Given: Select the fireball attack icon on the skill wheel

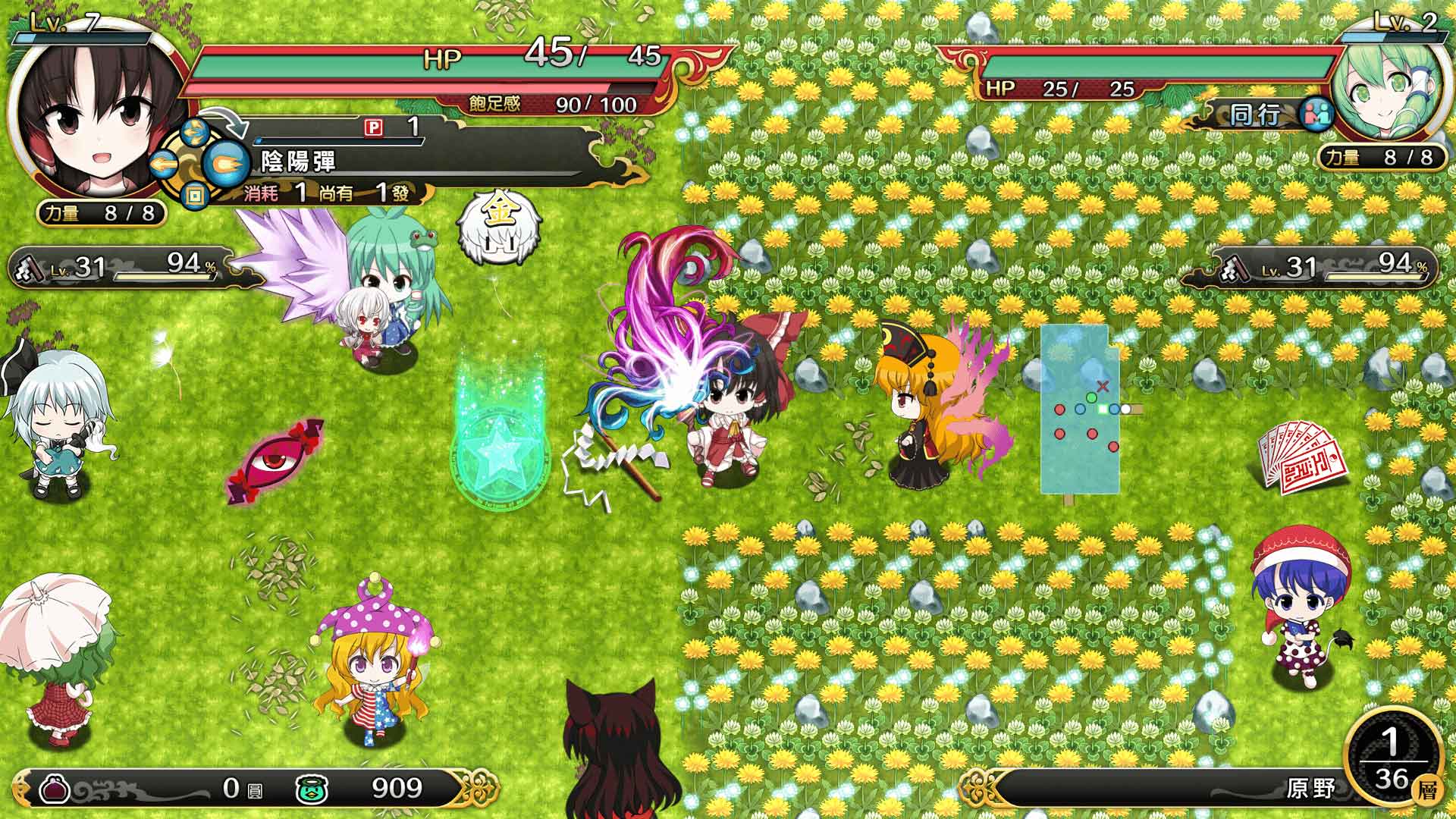Looking at the screenshot, I should pos(227,164).
